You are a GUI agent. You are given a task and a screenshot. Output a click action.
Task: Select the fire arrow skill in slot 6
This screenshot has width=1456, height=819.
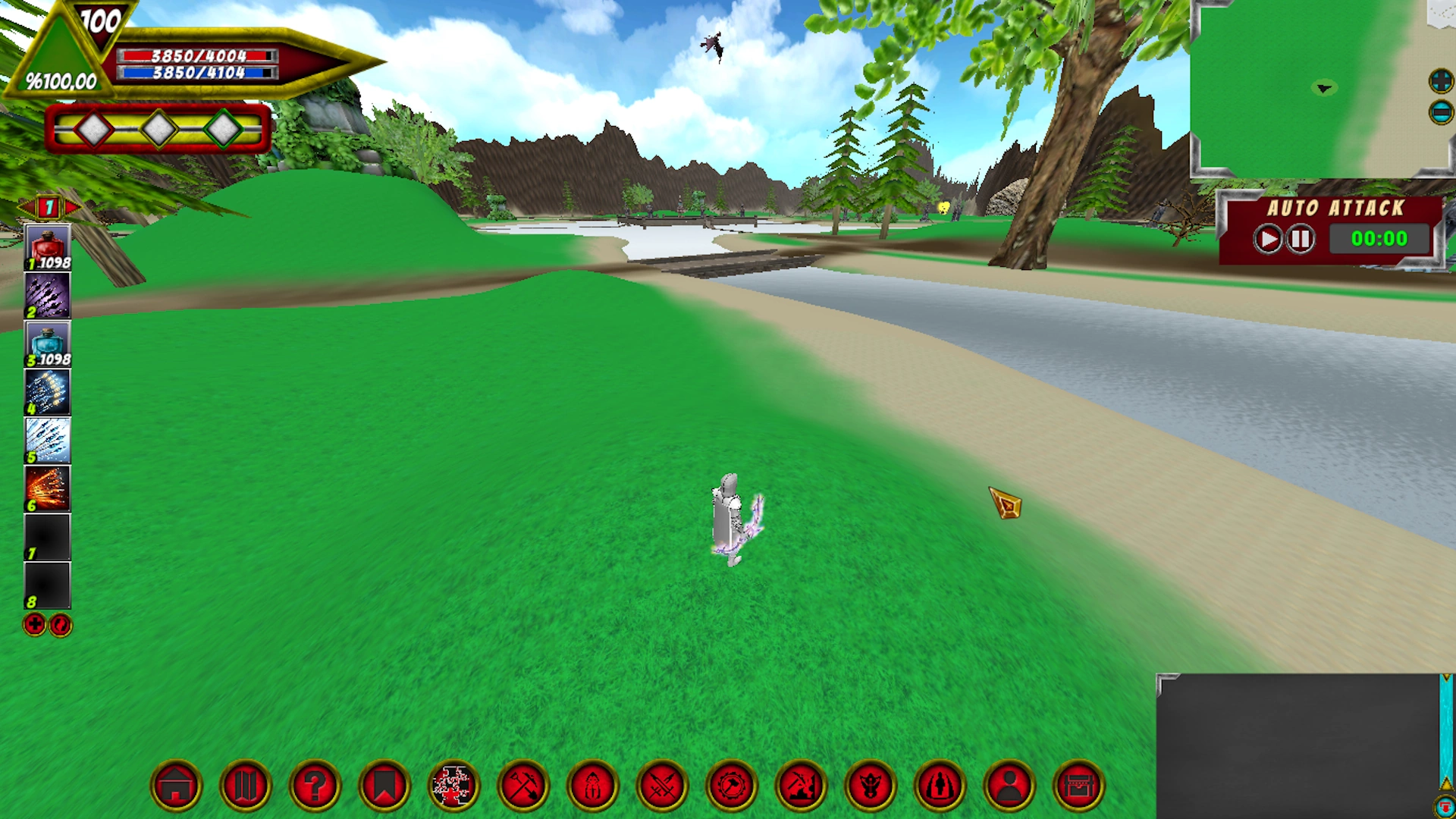pyautogui.click(x=47, y=489)
